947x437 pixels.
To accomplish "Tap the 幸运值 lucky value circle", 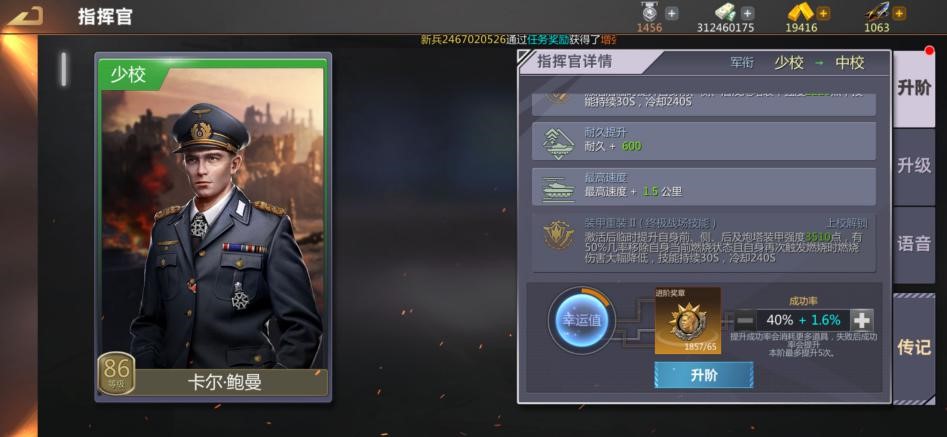I will coord(581,320).
